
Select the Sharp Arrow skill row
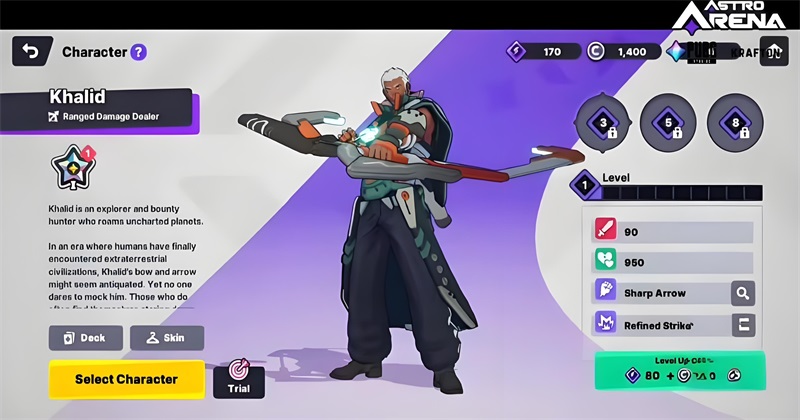point(658,293)
